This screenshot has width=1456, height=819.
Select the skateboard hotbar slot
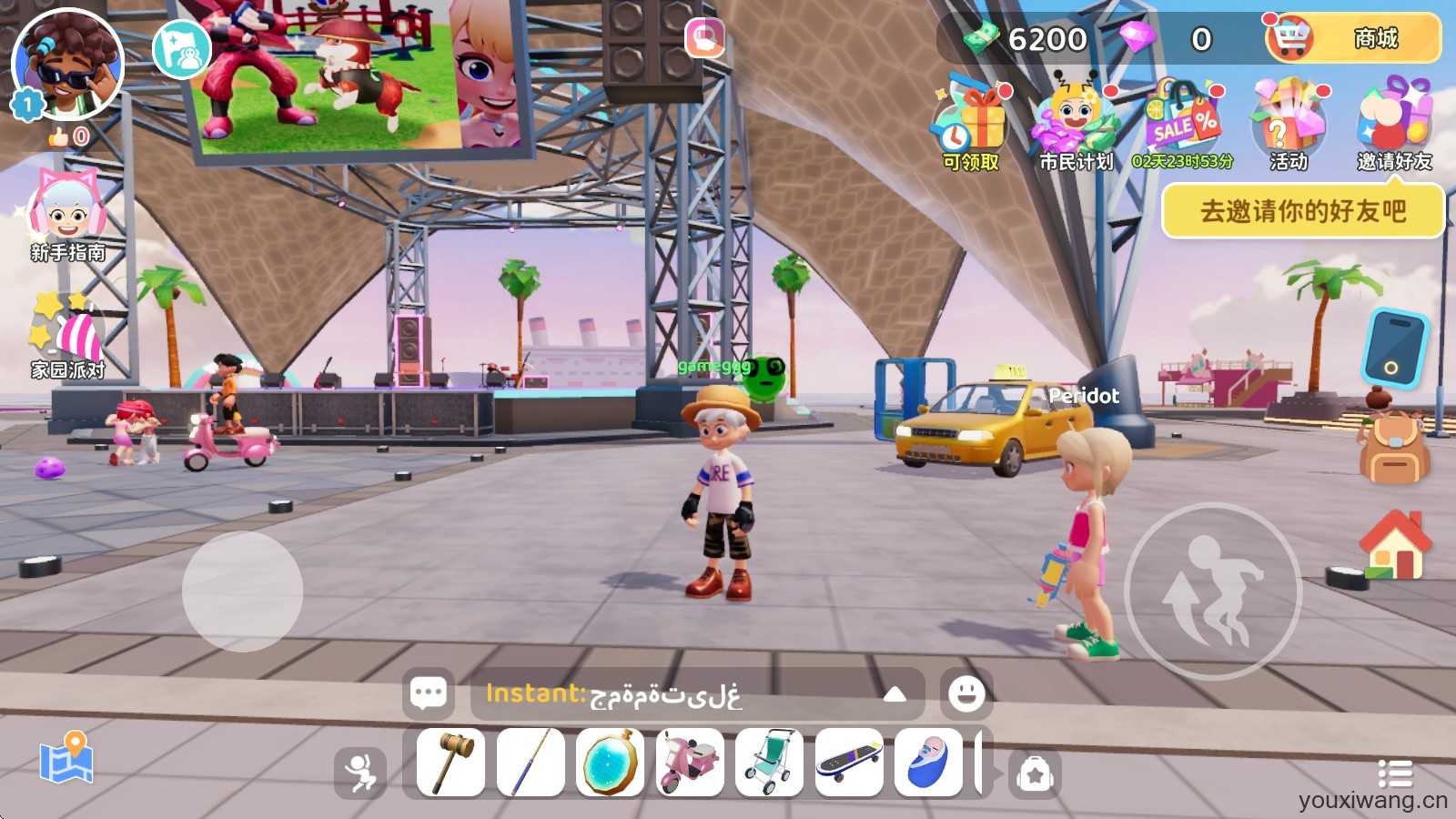849,763
